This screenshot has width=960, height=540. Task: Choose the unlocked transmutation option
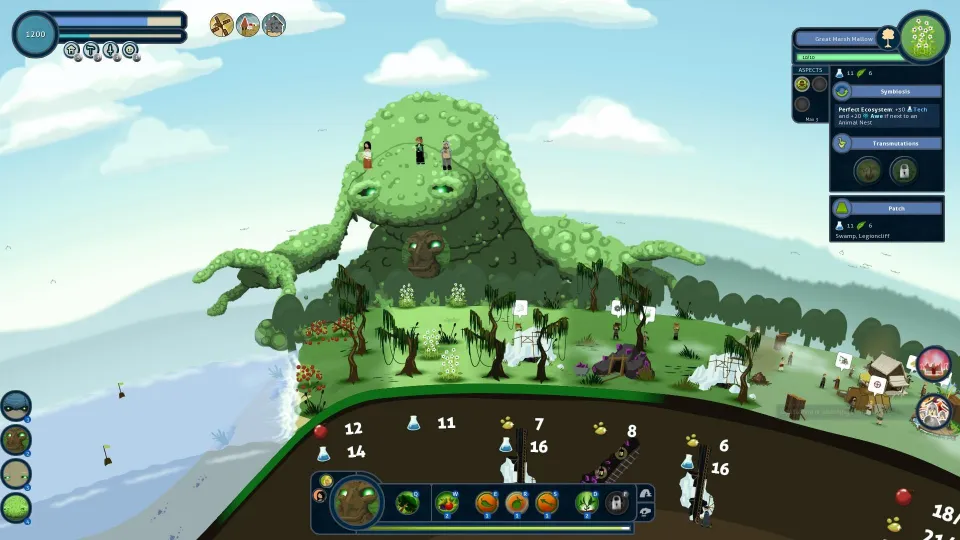[867, 170]
